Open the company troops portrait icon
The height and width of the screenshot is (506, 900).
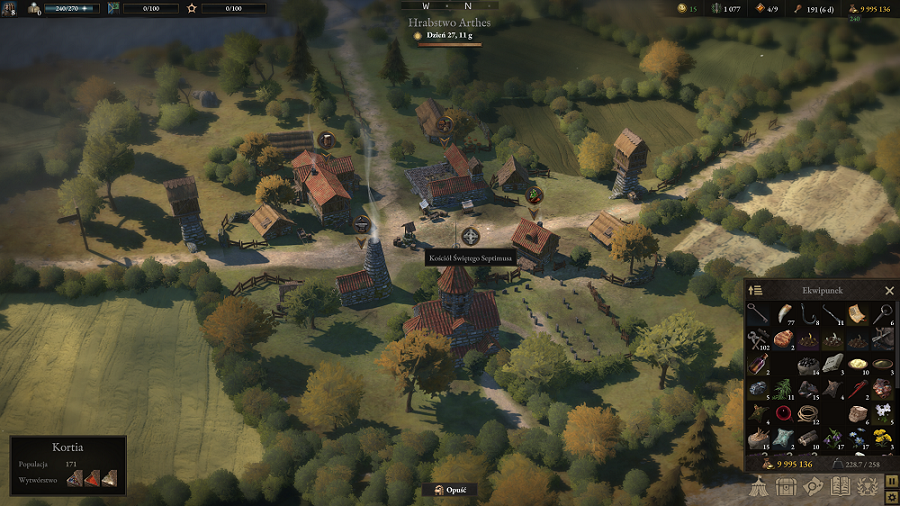[x=34, y=8]
